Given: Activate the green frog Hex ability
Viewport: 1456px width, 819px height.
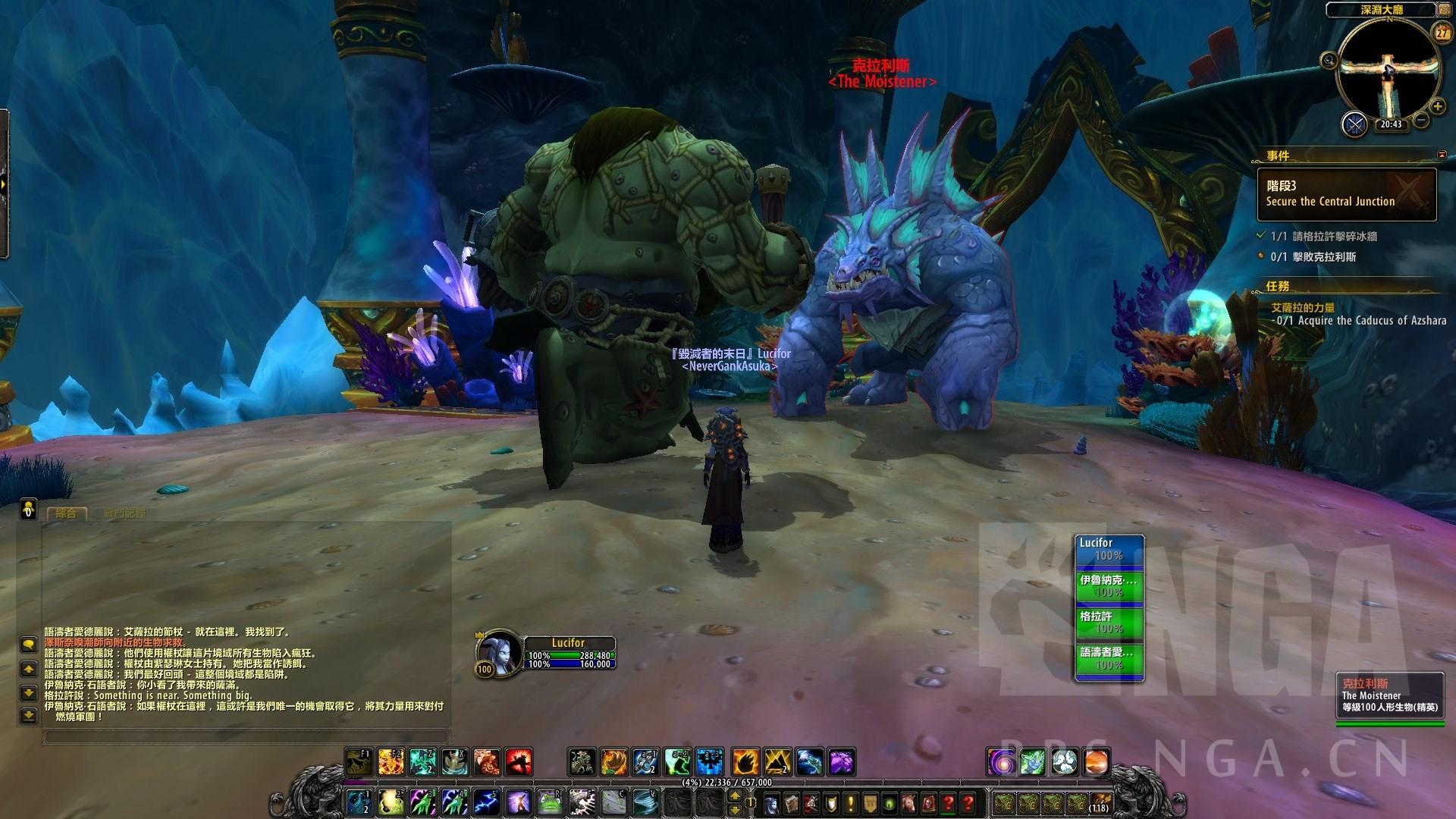Looking at the screenshot, I should tap(551, 801).
